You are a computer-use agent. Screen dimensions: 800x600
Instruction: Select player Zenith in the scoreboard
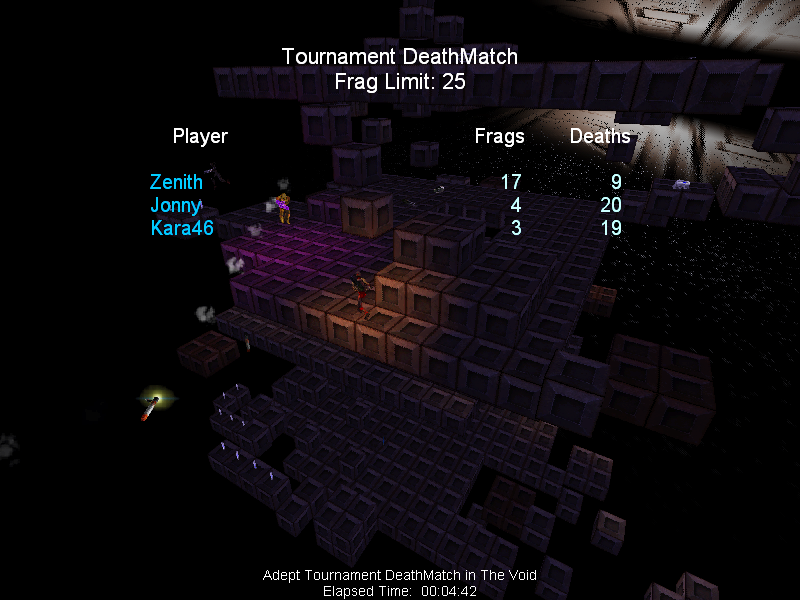pyautogui.click(x=176, y=182)
